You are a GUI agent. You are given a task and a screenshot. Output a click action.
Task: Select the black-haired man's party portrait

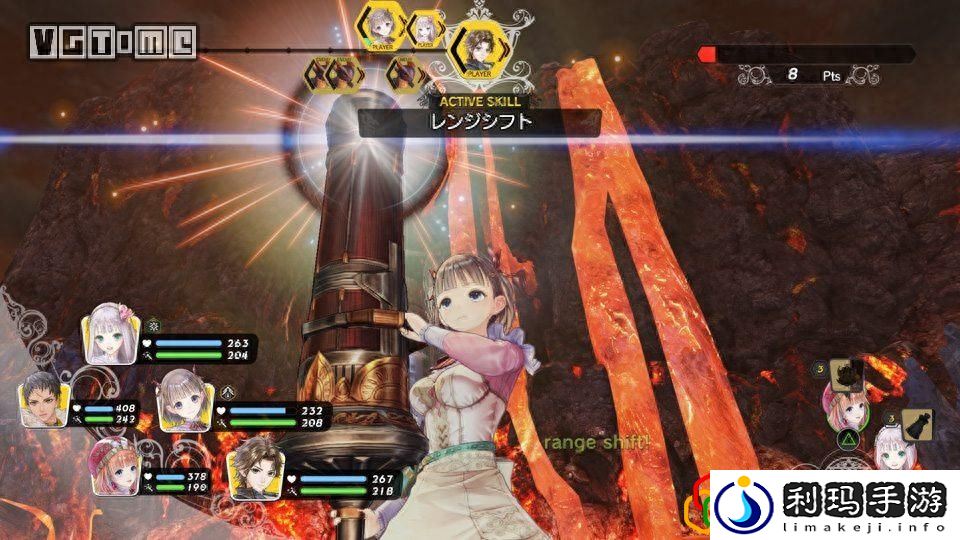pos(43,400)
